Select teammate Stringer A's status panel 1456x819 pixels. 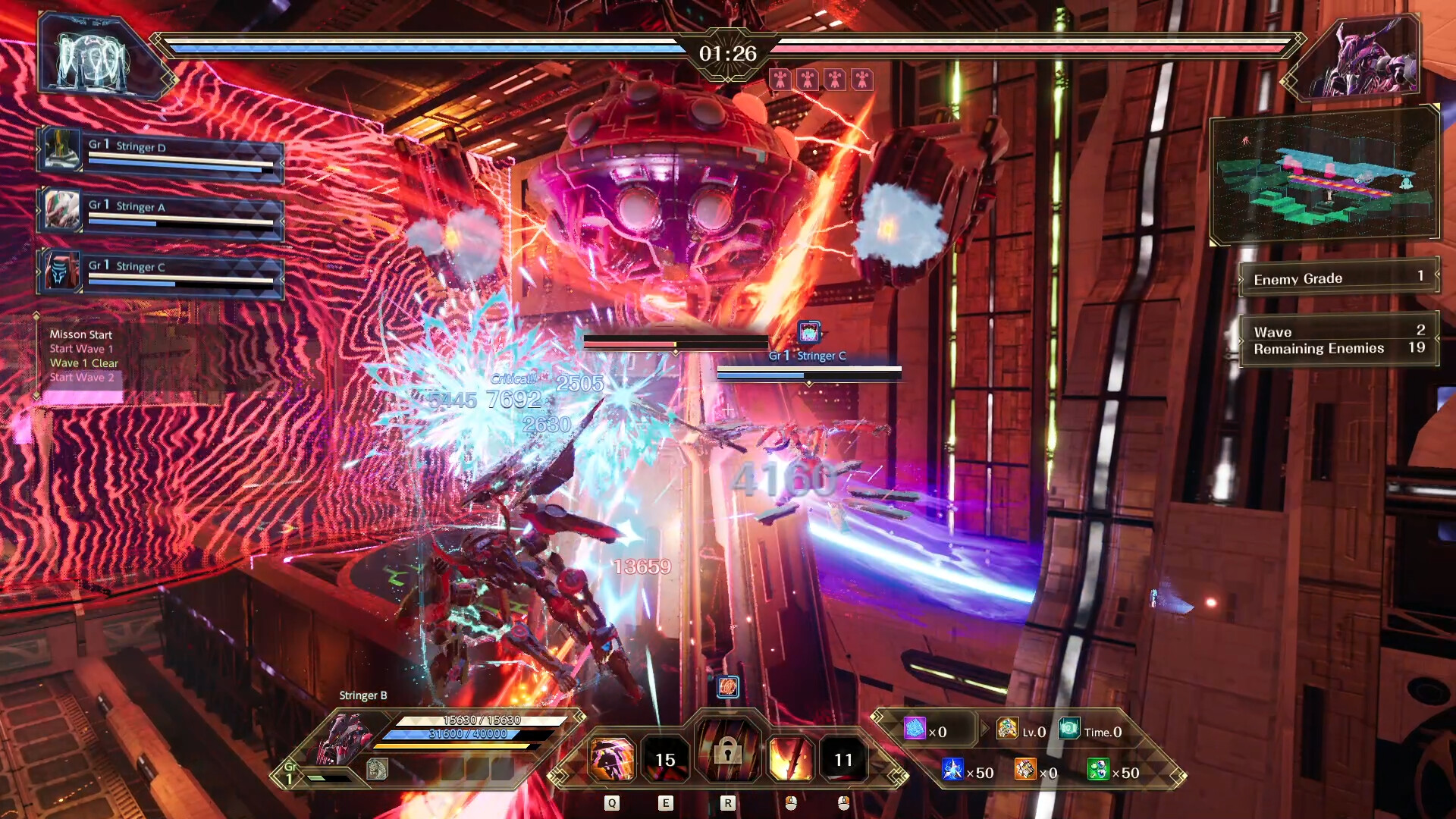161,215
